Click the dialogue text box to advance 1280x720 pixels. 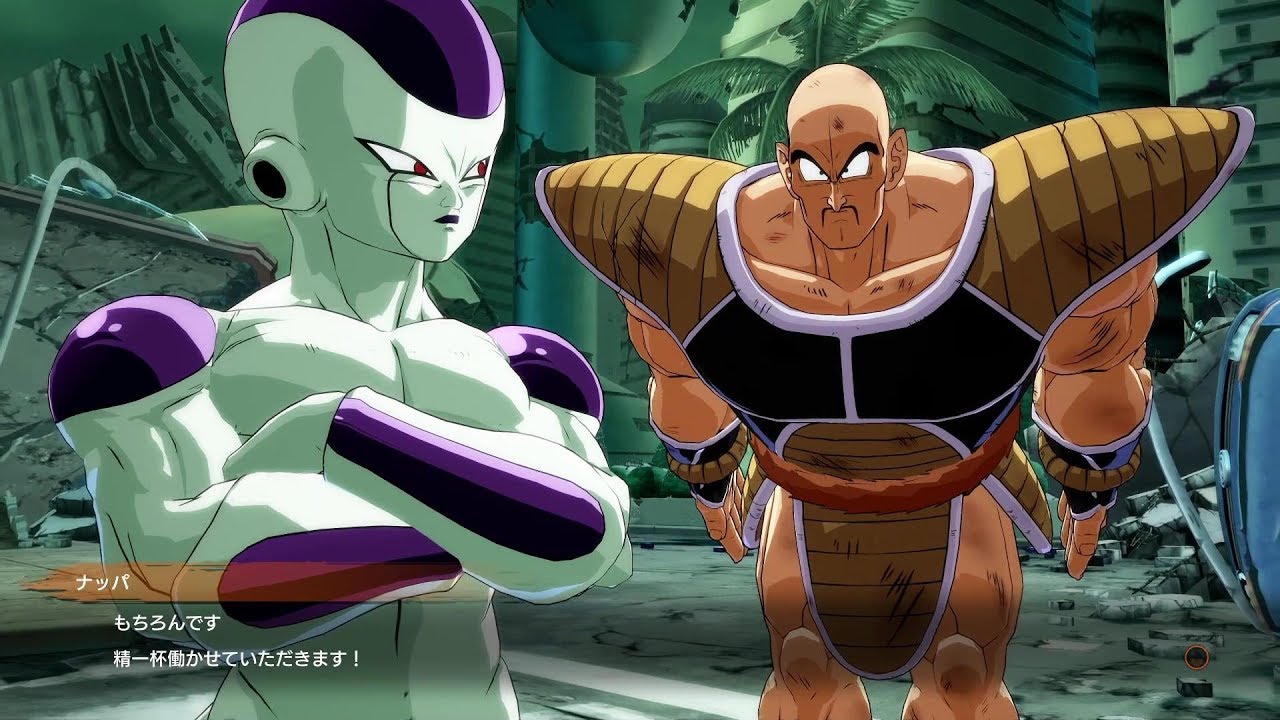pyautogui.click(x=400, y=640)
